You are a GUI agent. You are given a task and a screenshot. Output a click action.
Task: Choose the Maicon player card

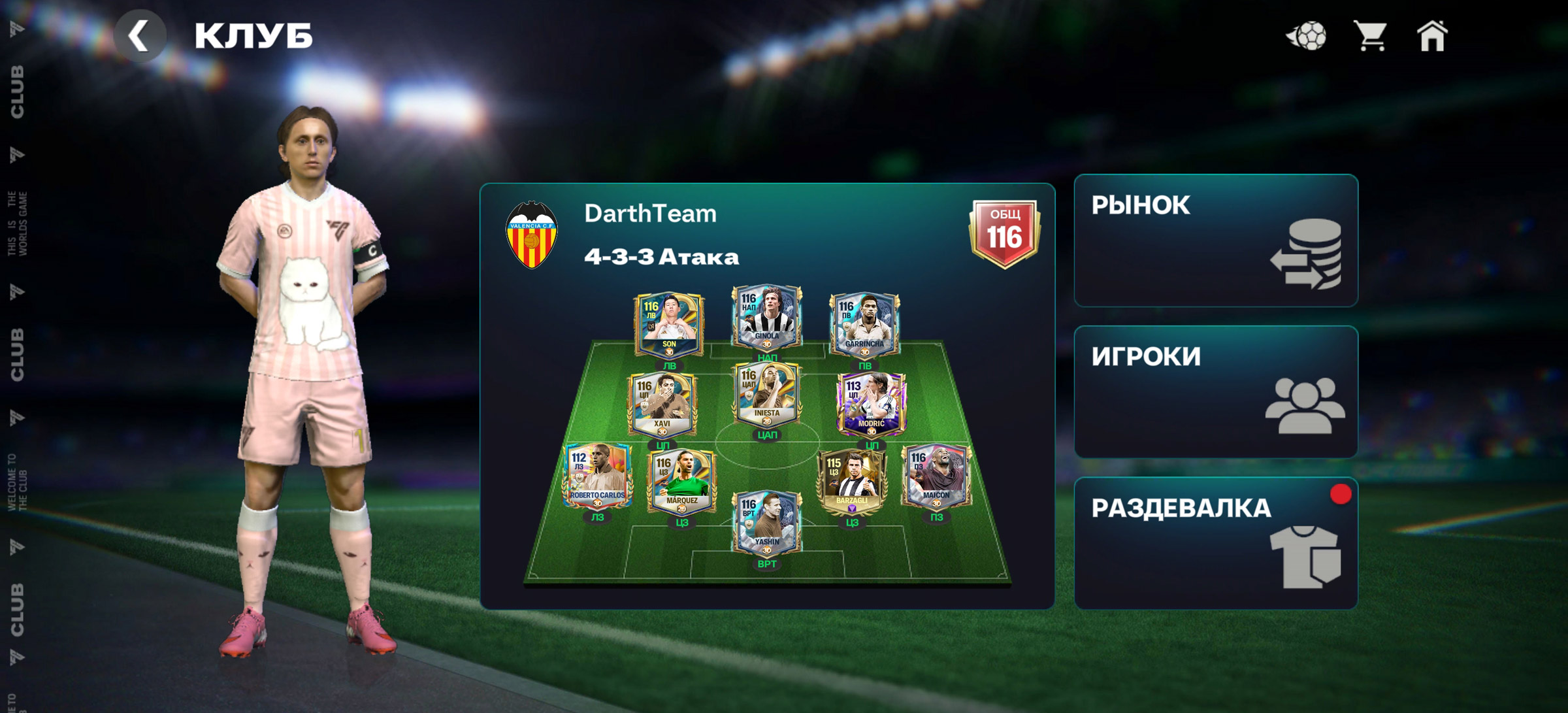click(936, 476)
